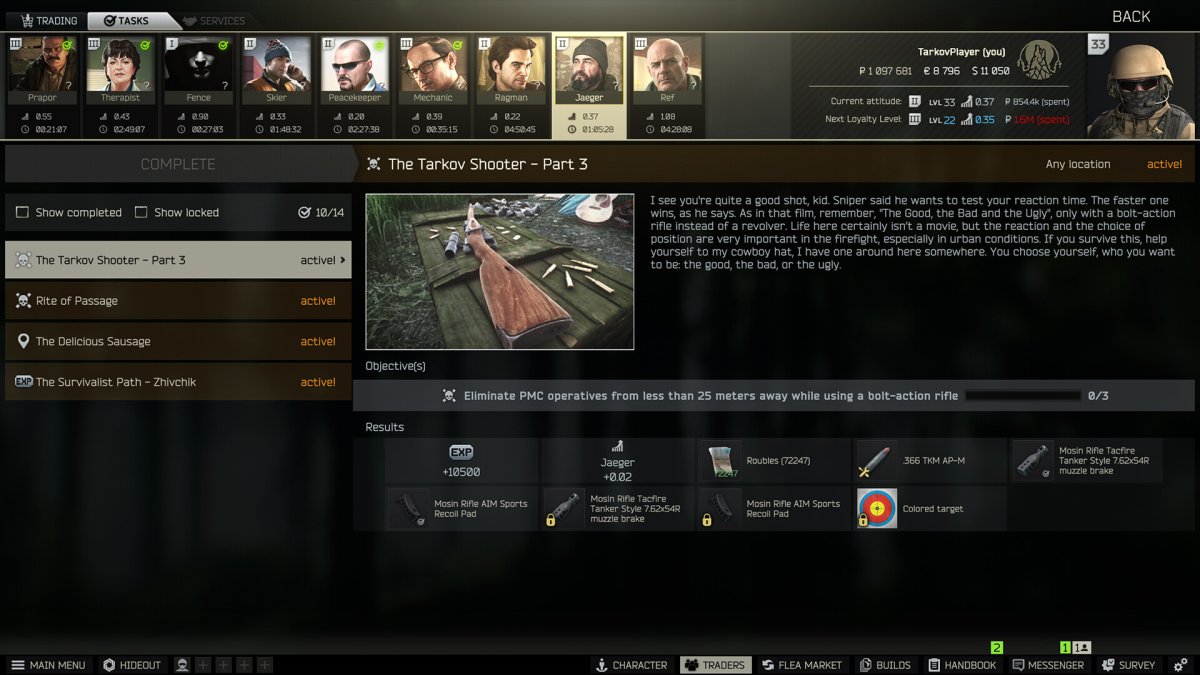1200x675 pixels.
Task: Open the Messenger
Action: point(1048,665)
